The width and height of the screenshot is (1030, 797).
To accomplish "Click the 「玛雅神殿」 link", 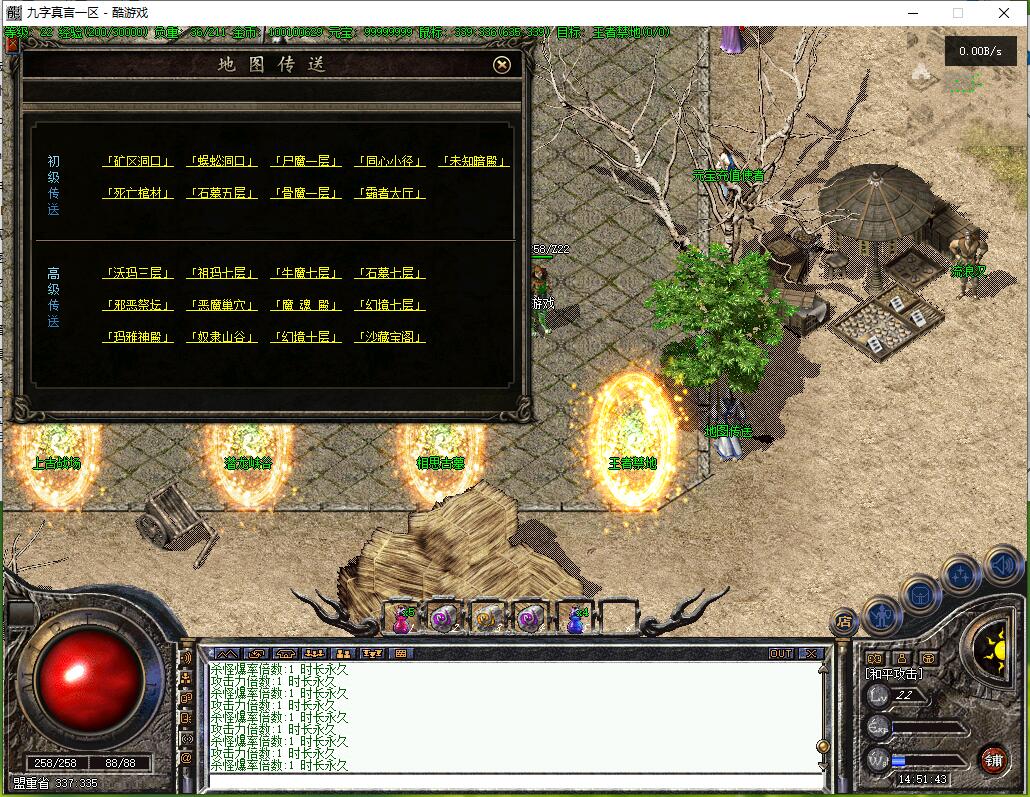I will (137, 337).
